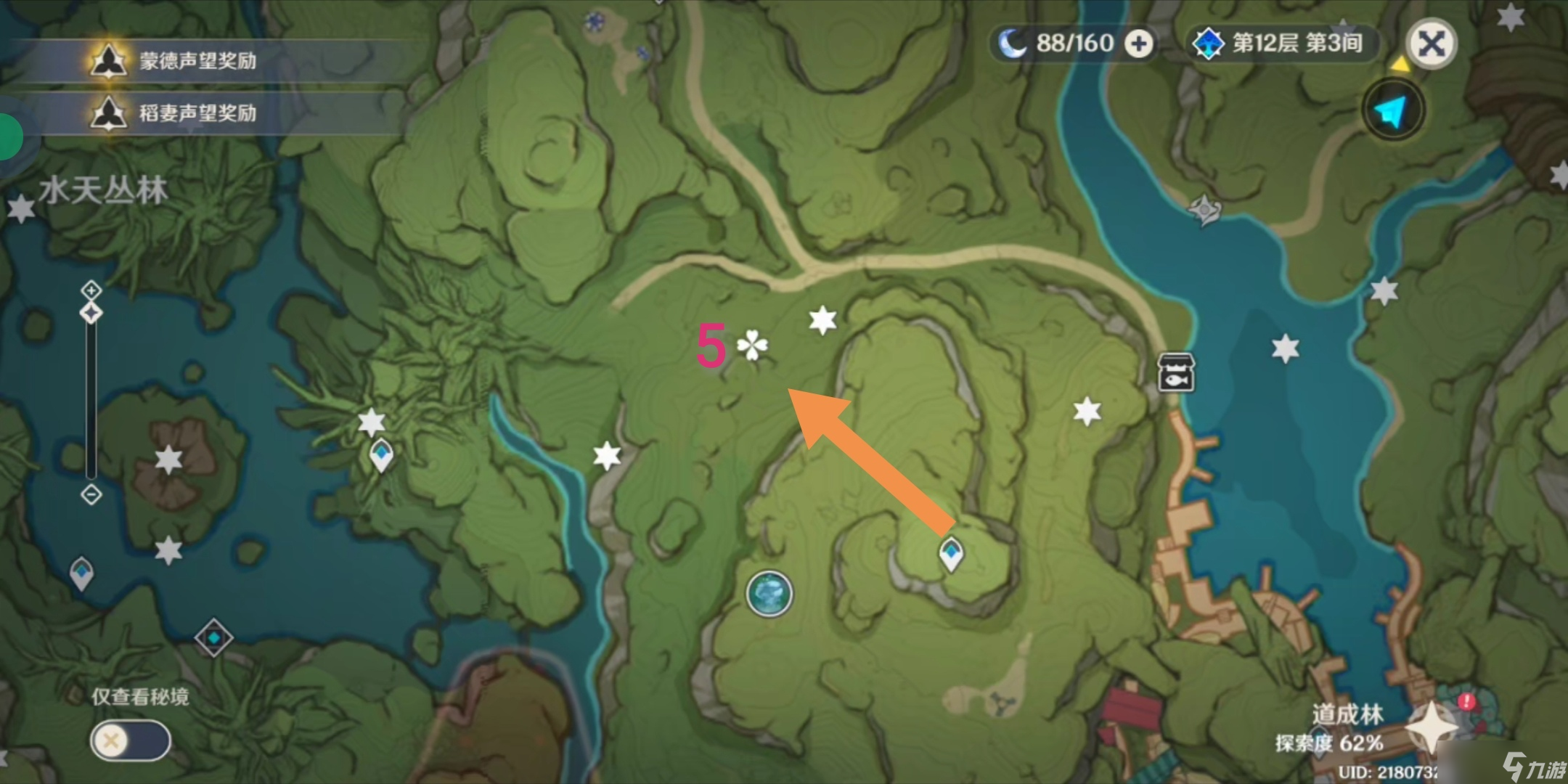Select the teleport waypoint below the orange arrow
Screen dimensions: 1568x784
point(951,555)
